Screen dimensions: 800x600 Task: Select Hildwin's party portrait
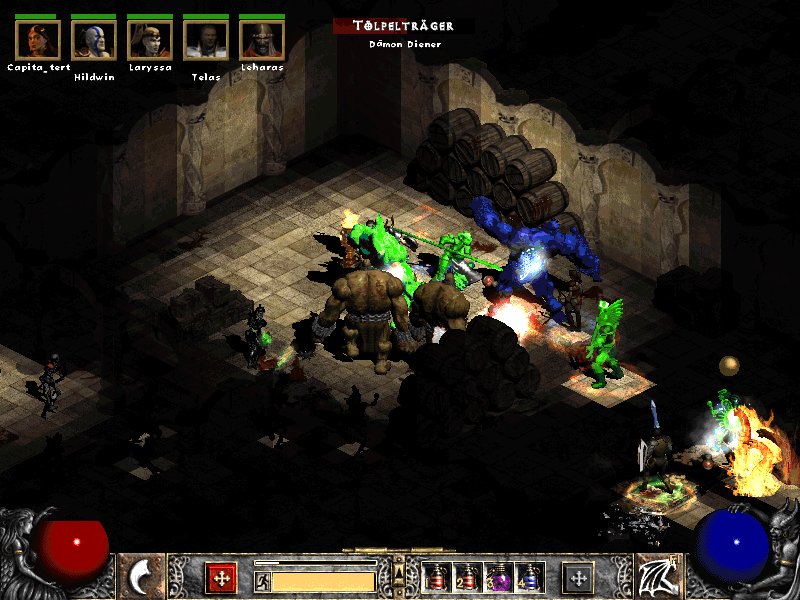pos(94,40)
